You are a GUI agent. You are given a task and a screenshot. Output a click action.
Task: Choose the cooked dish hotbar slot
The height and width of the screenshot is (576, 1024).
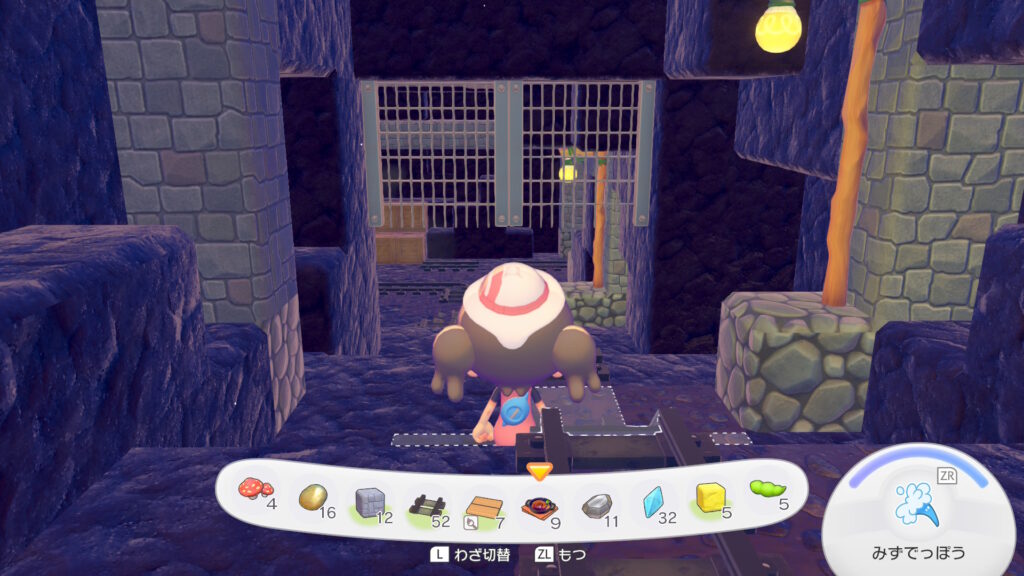coord(540,506)
